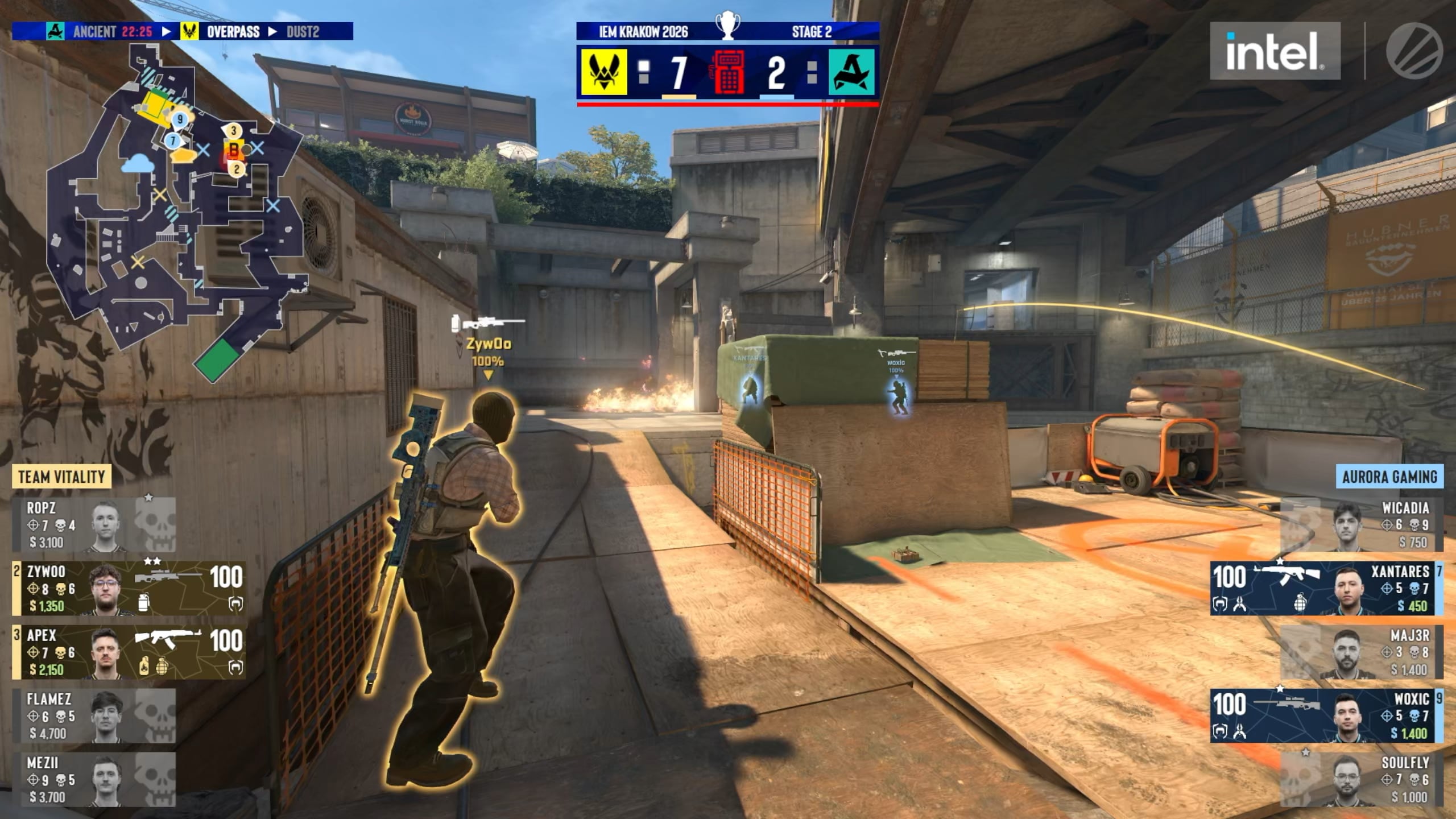Click Team Vitality logo on the scoreboard
1456x819 pixels.
click(603, 72)
